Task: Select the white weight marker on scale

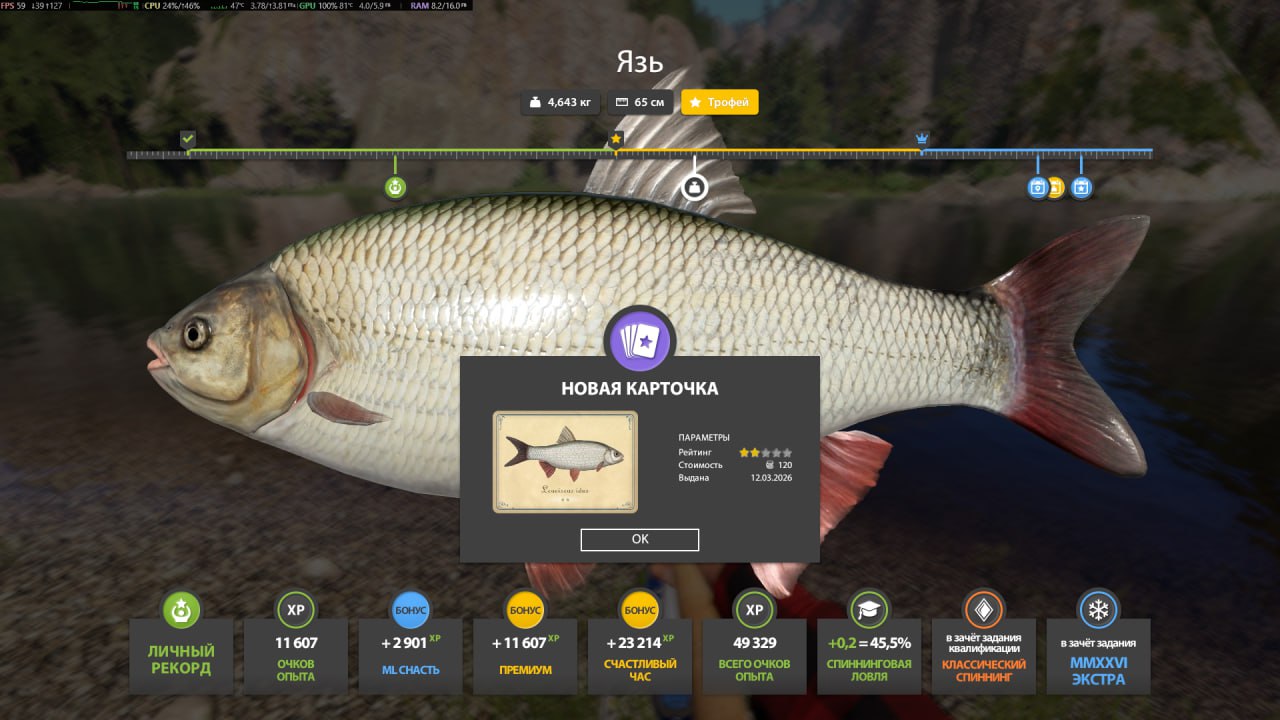Action: point(694,187)
